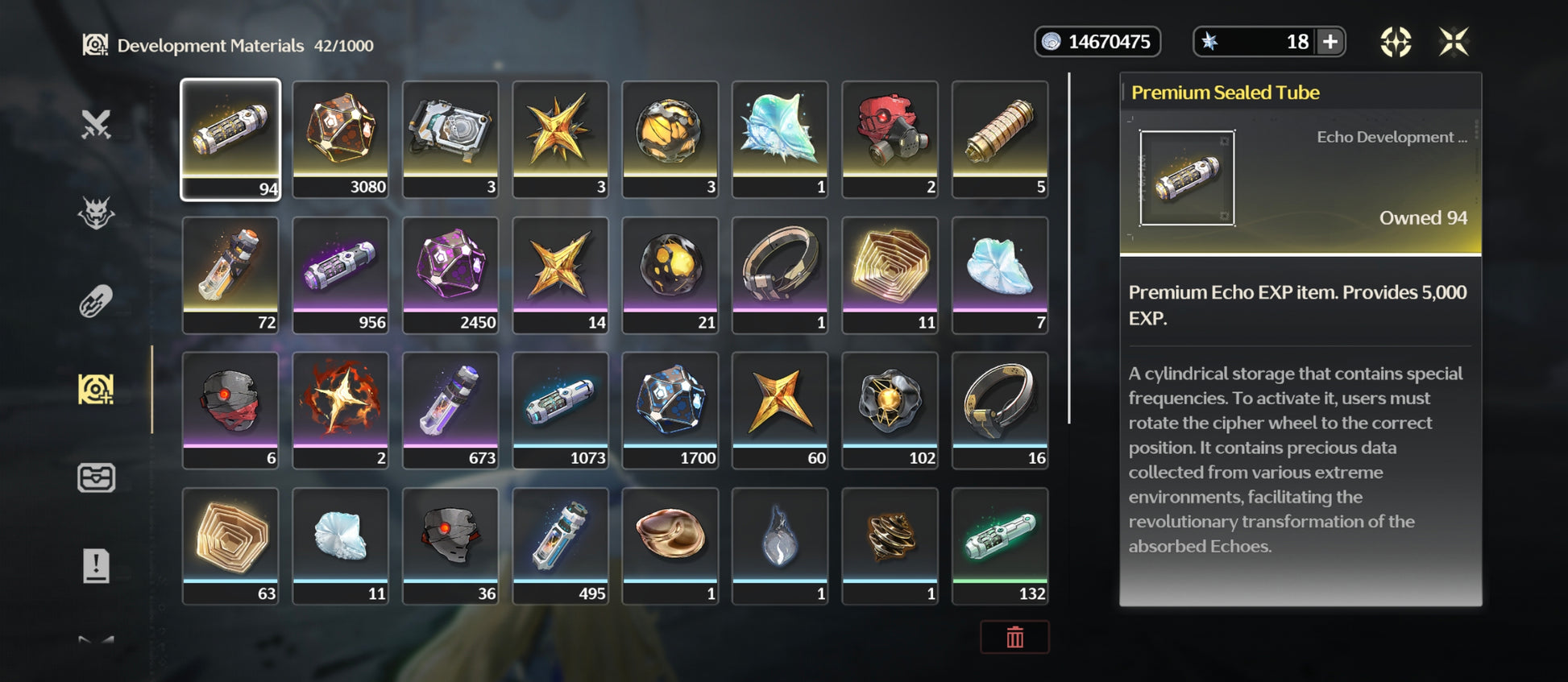Image resolution: width=1568 pixels, height=682 pixels.
Task: Open the circular target icon beside the close button
Action: click(1396, 42)
